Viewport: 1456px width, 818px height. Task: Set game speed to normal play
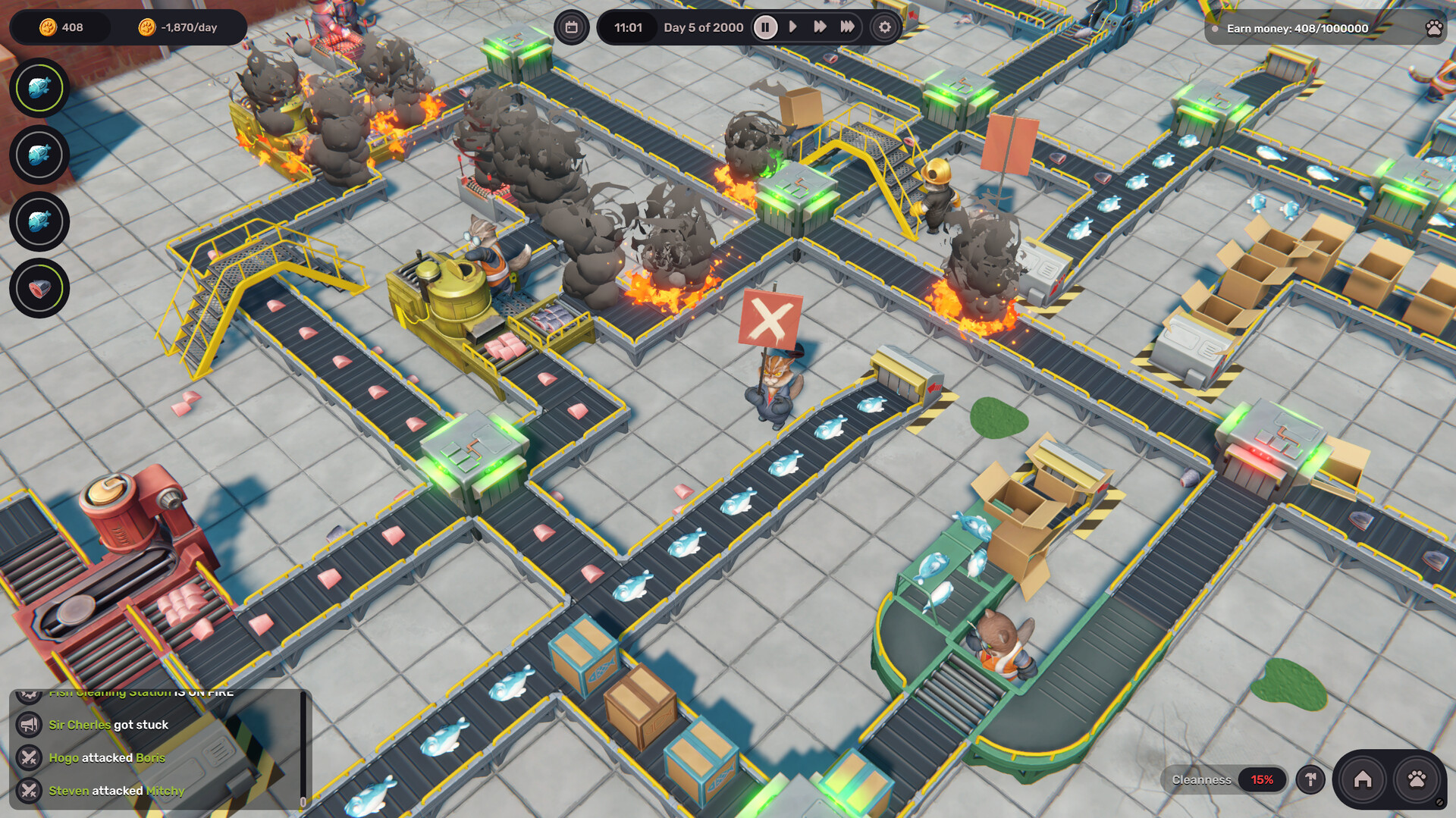tap(792, 27)
